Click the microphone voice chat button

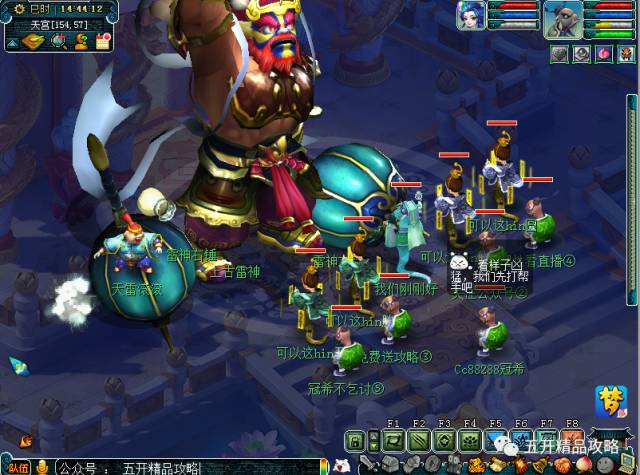pos(42,467)
